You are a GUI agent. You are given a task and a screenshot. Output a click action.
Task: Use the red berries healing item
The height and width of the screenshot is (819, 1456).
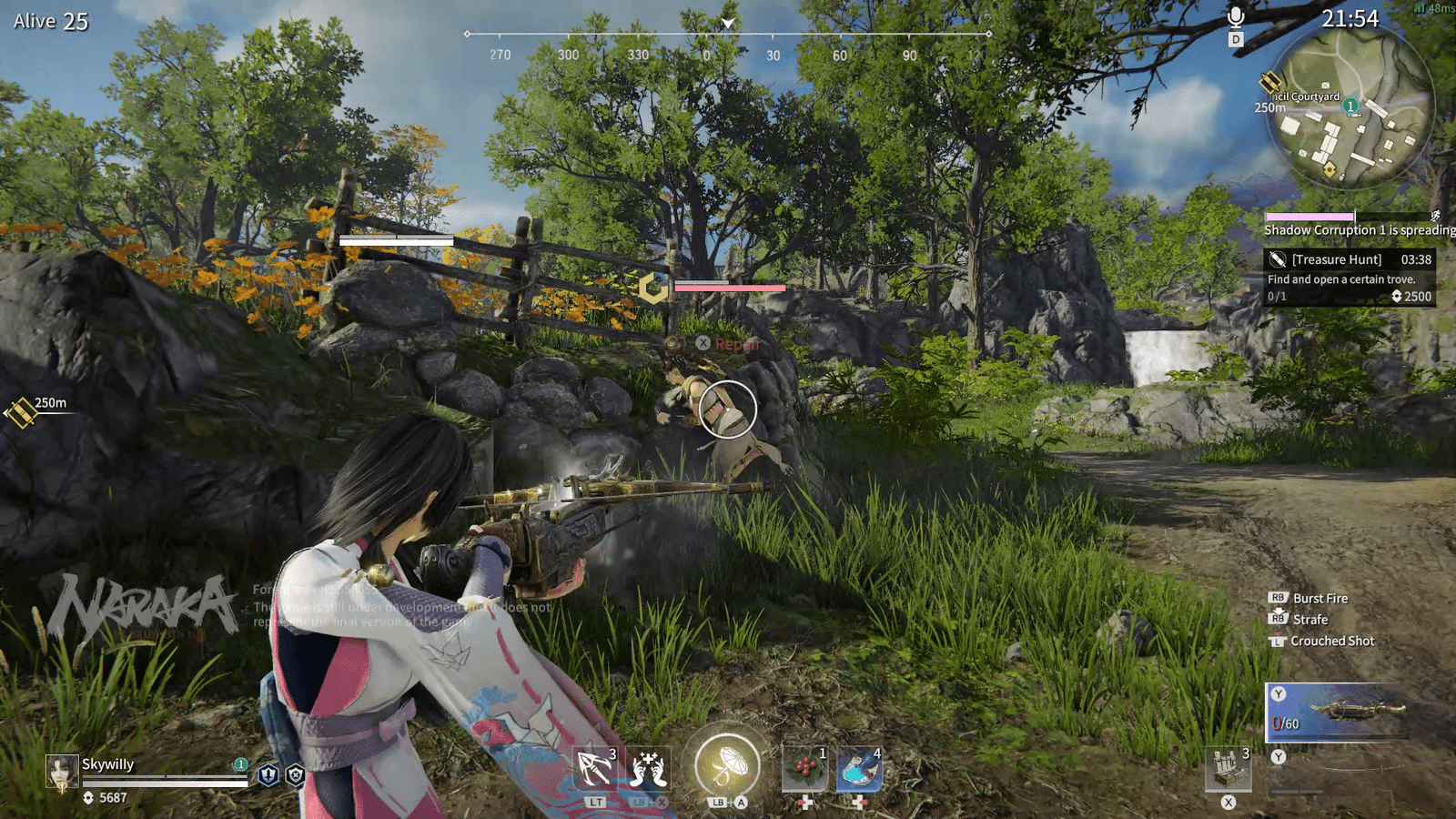[x=804, y=769]
